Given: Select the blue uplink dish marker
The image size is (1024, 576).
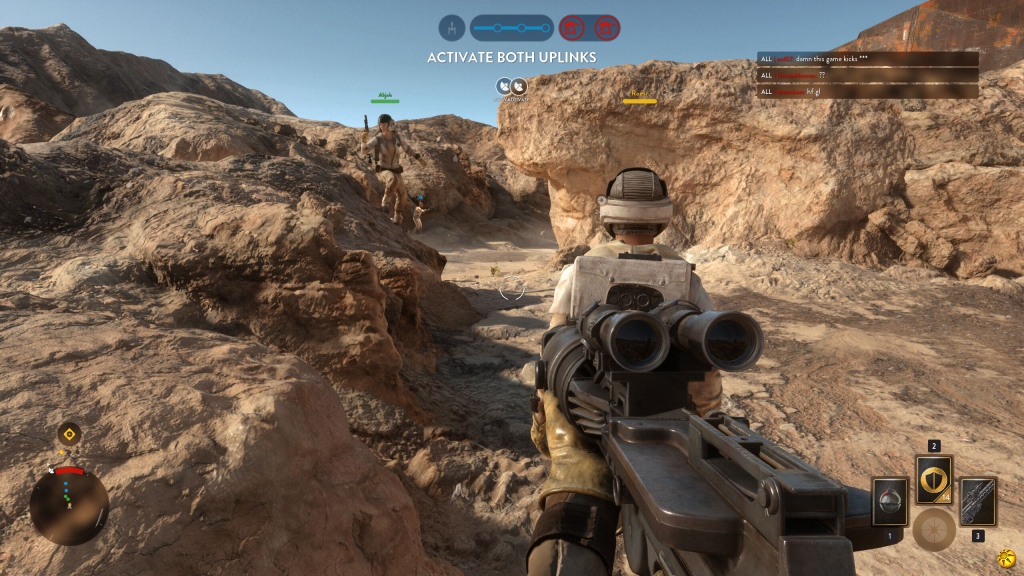Looking at the screenshot, I should coord(511,86).
